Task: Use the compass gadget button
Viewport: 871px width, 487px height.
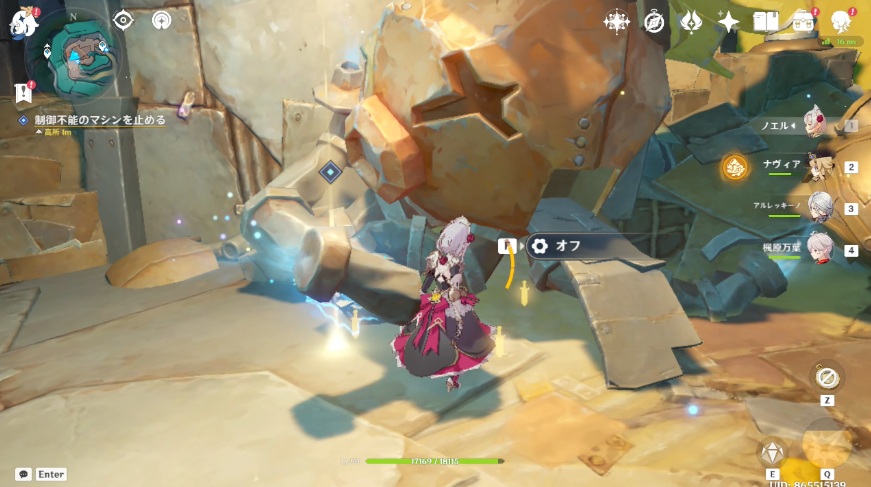Action: pos(827,377)
